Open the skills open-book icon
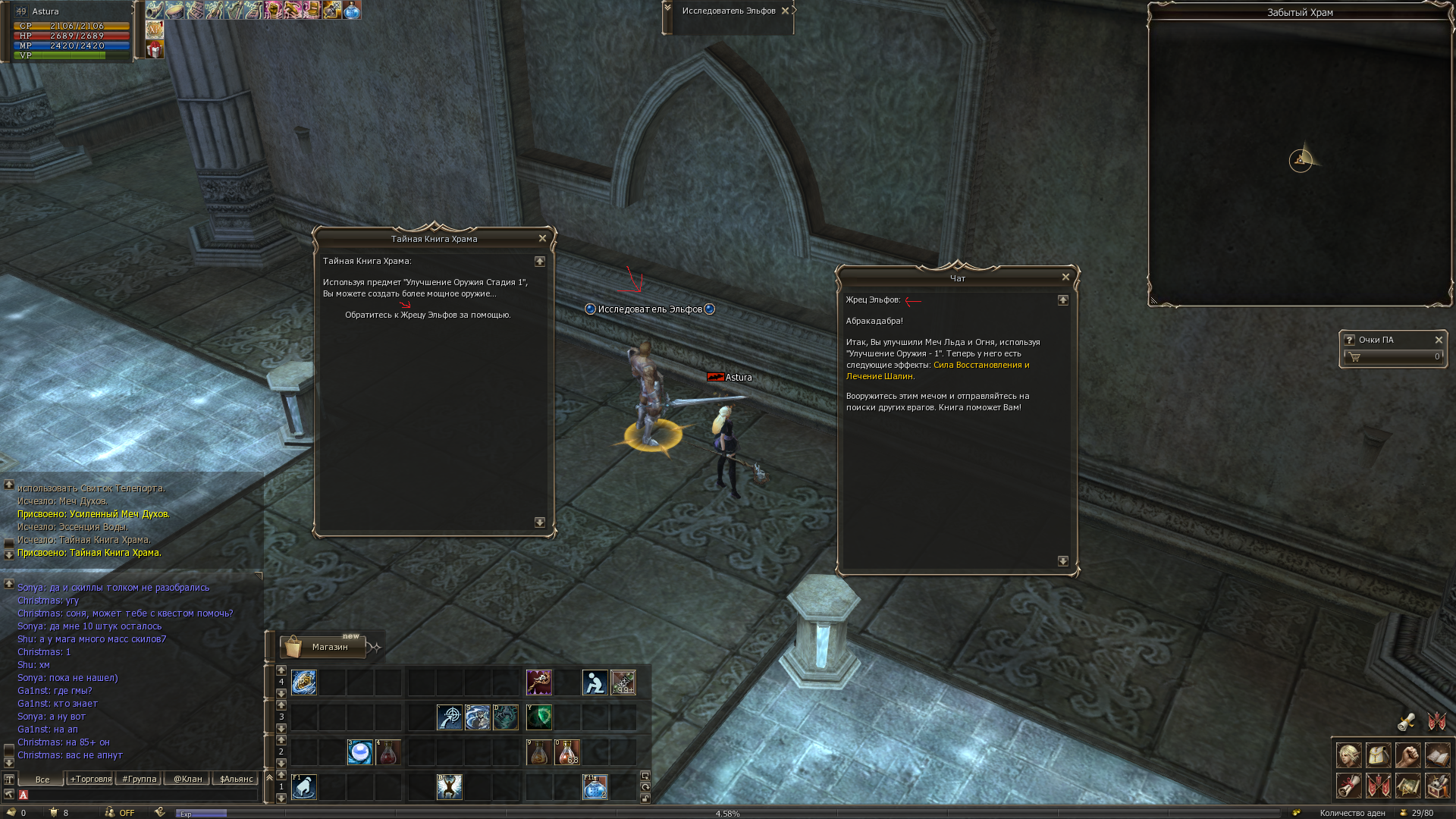Screen dimensions: 1456x819 click(1437, 755)
